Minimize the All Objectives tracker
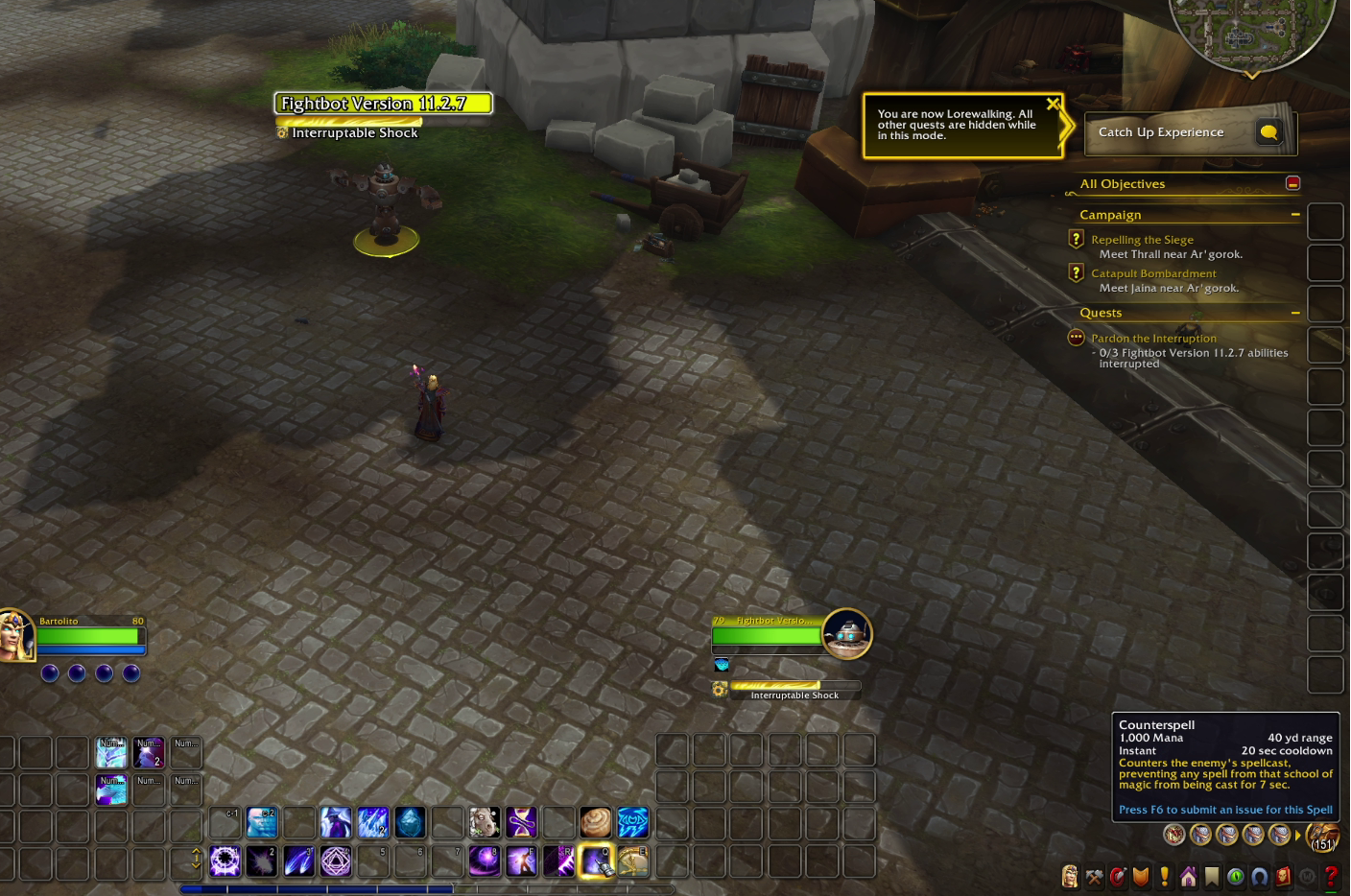The width and height of the screenshot is (1351, 896). tap(1292, 183)
